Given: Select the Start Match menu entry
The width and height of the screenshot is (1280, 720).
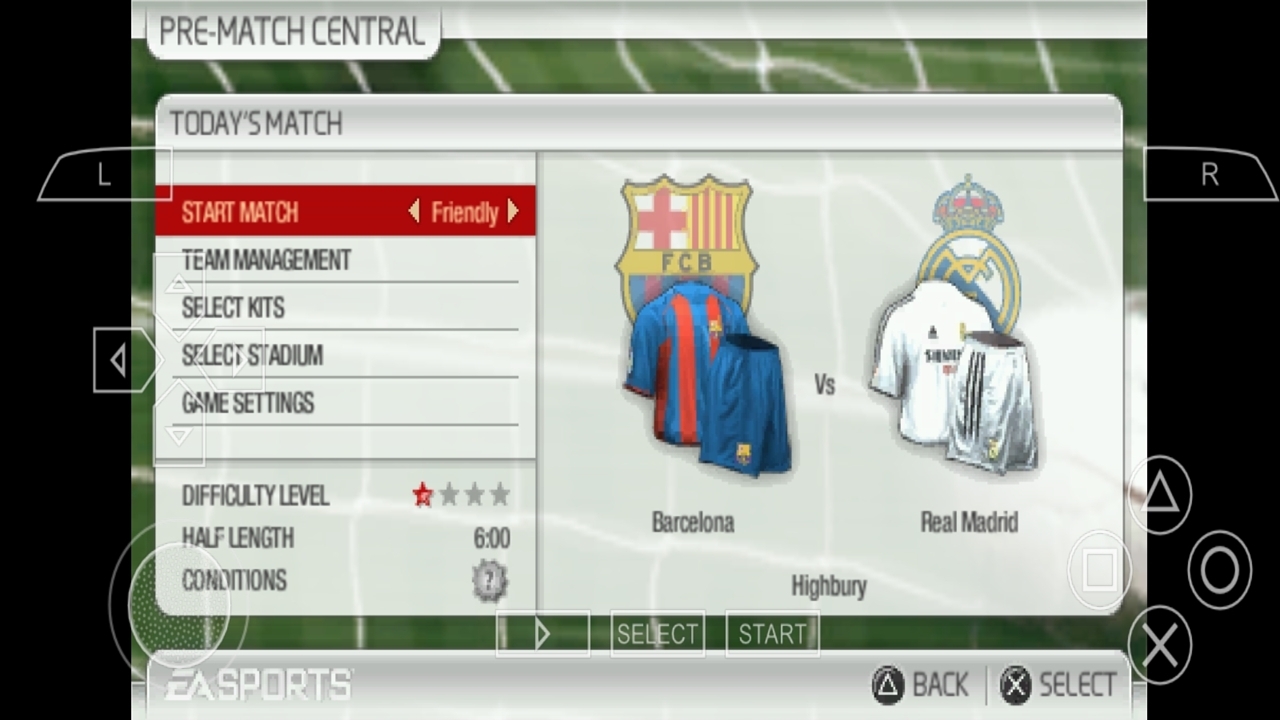Looking at the screenshot, I should [241, 212].
